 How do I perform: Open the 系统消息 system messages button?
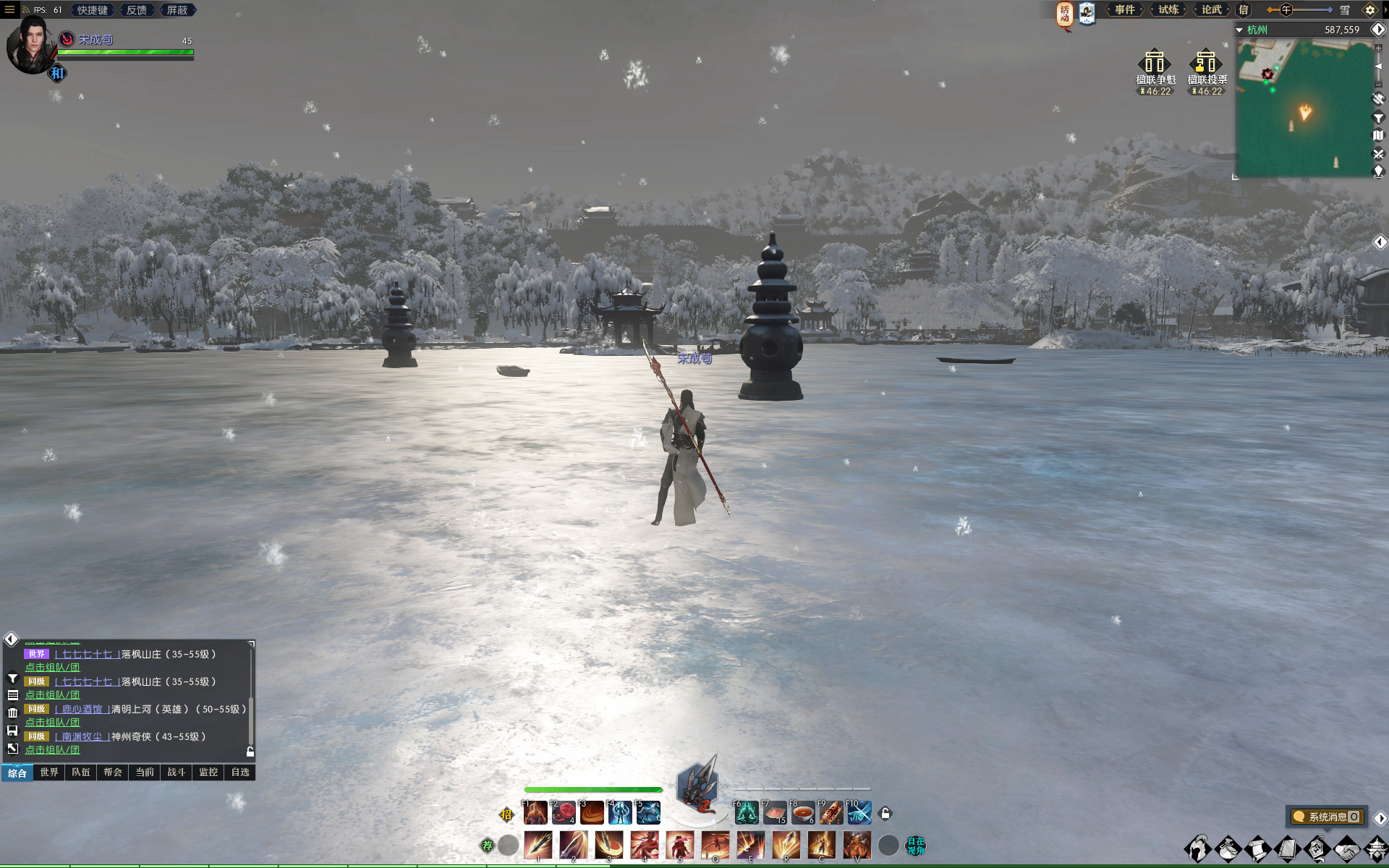pos(1327,817)
